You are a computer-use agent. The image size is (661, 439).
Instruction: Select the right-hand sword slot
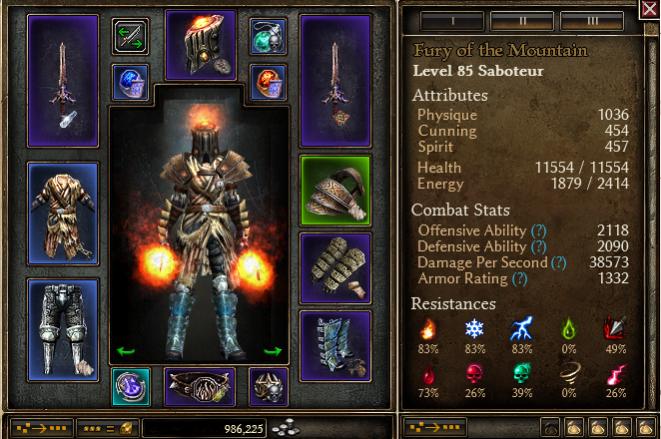[x=335, y=81]
